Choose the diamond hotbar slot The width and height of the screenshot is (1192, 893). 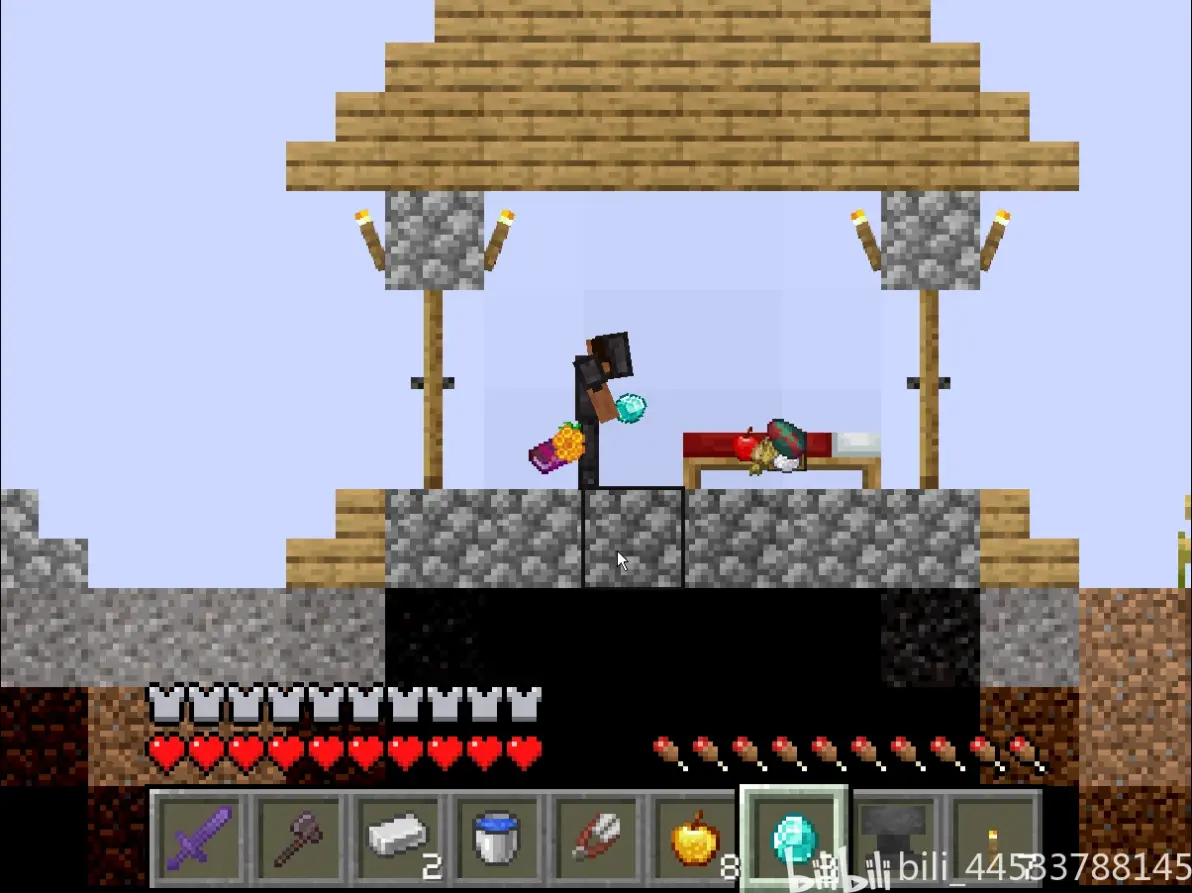tap(793, 837)
